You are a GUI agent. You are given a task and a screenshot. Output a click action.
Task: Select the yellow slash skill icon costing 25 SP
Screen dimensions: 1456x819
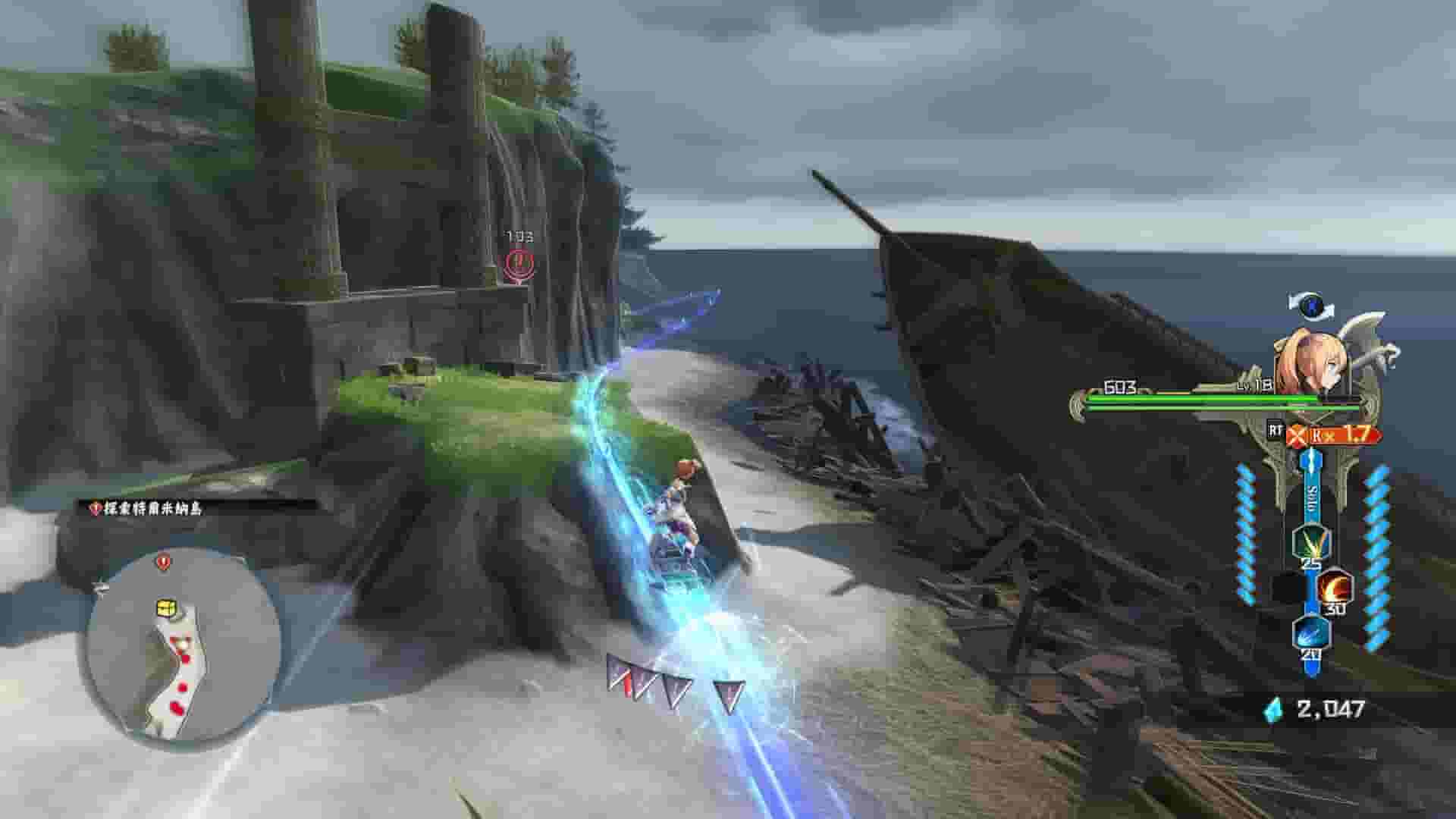point(1312,542)
